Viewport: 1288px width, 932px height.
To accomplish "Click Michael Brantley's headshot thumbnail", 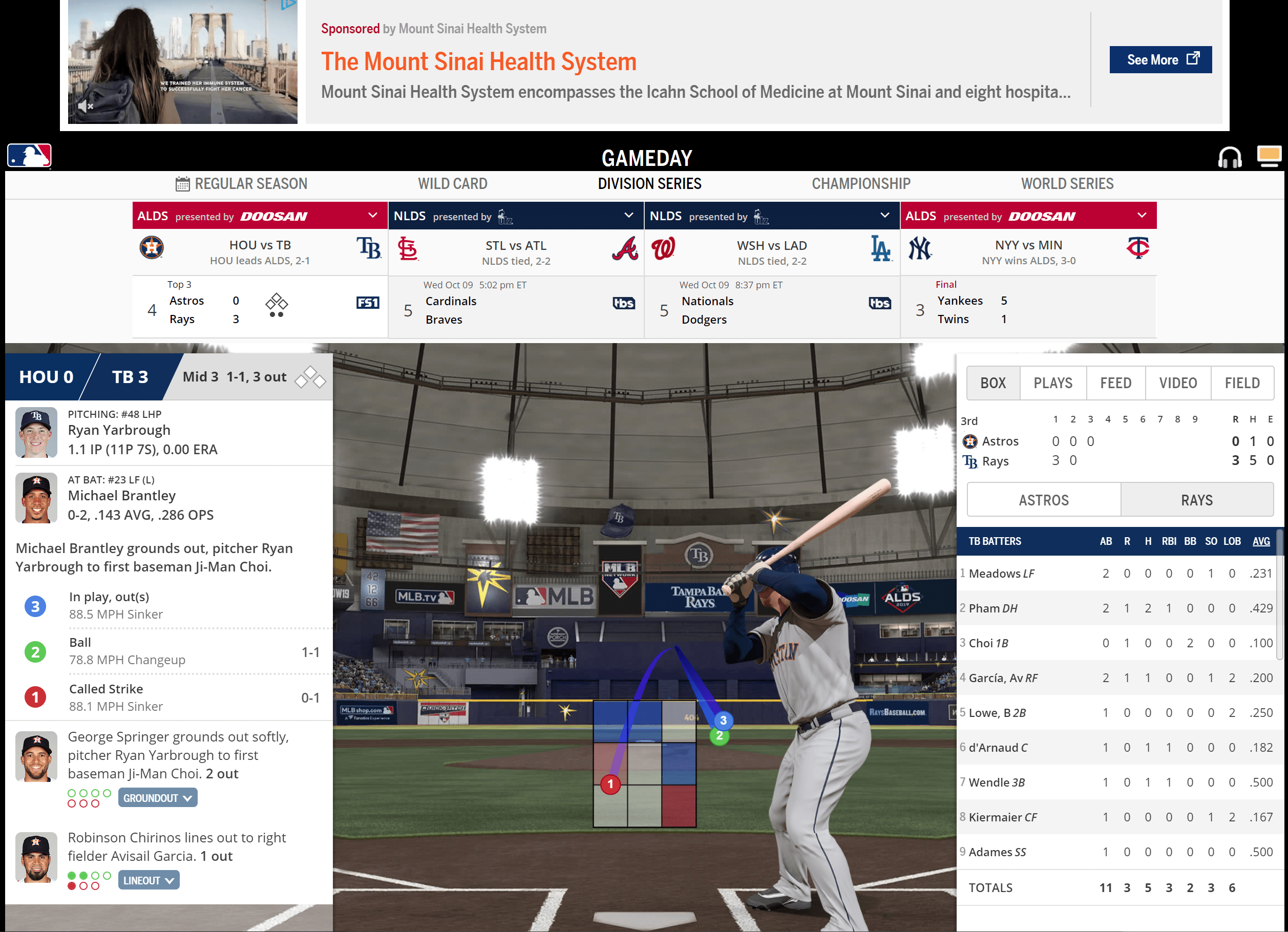I will (x=36, y=498).
